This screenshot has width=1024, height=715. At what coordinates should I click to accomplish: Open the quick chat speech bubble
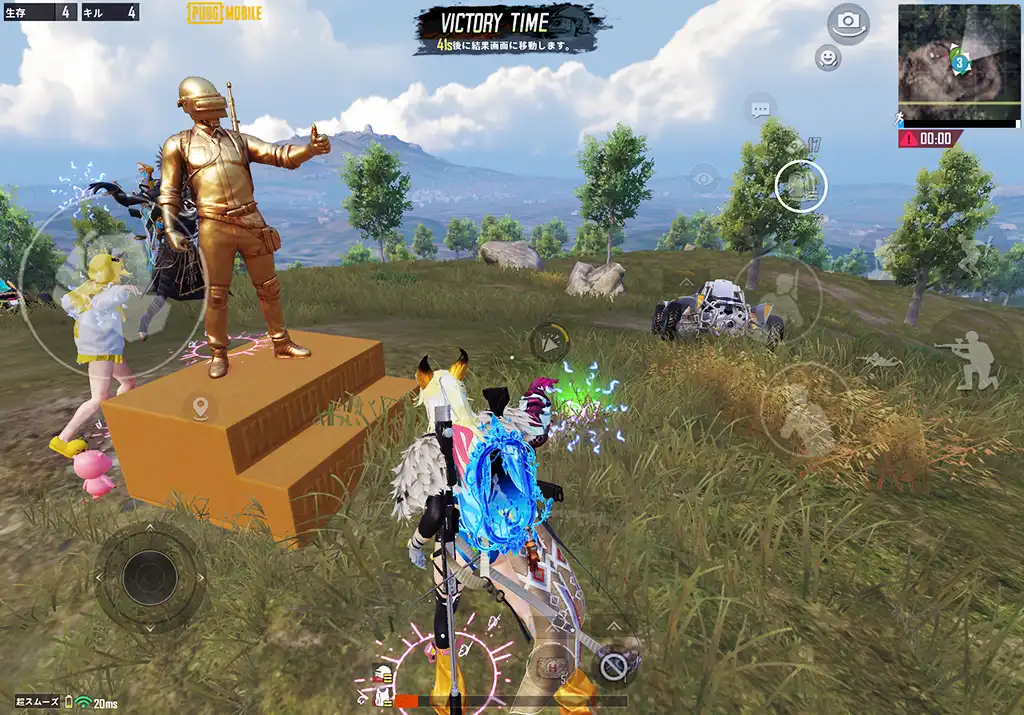760,109
